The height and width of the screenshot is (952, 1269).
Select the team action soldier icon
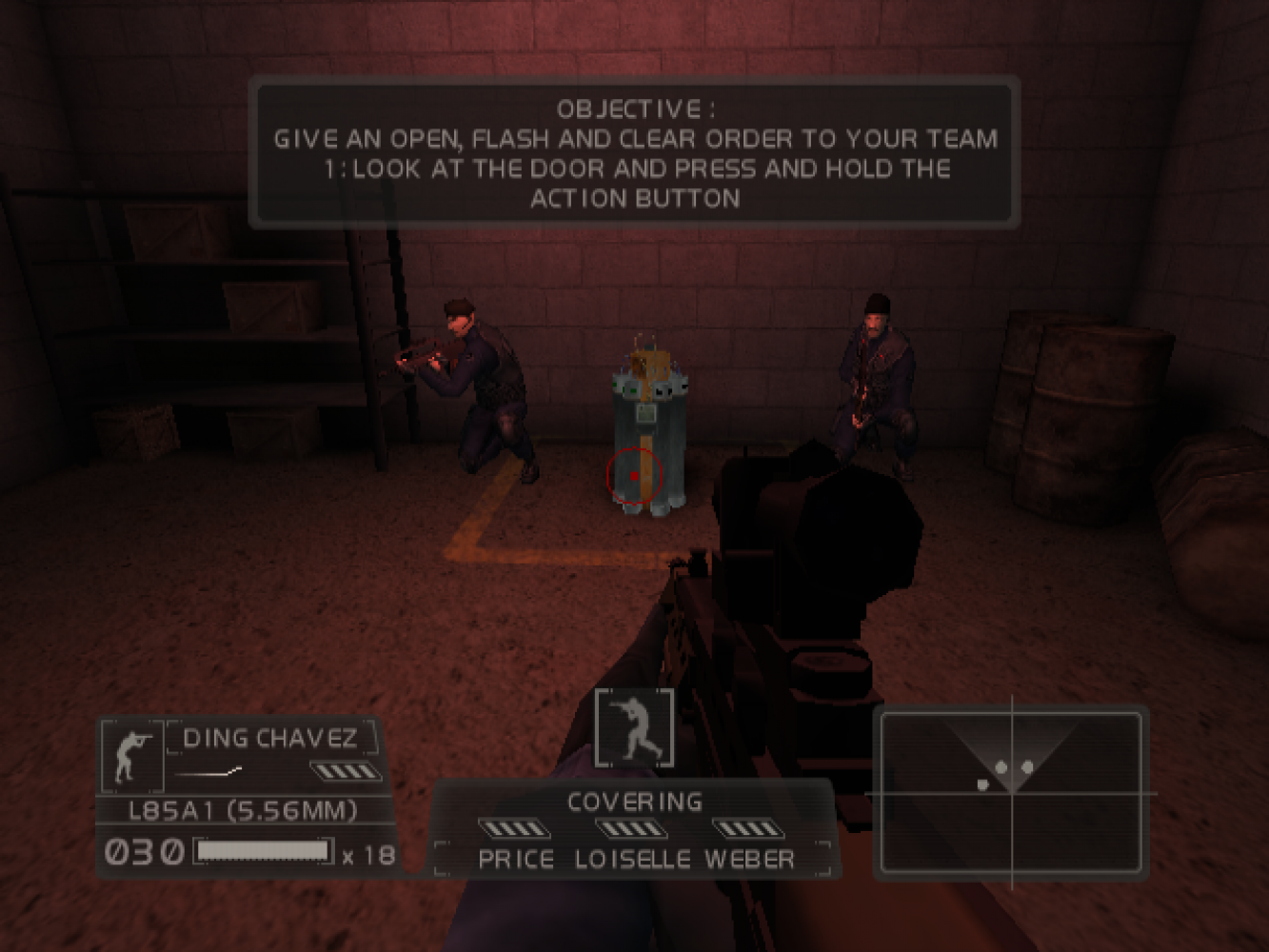pyautogui.click(x=634, y=729)
